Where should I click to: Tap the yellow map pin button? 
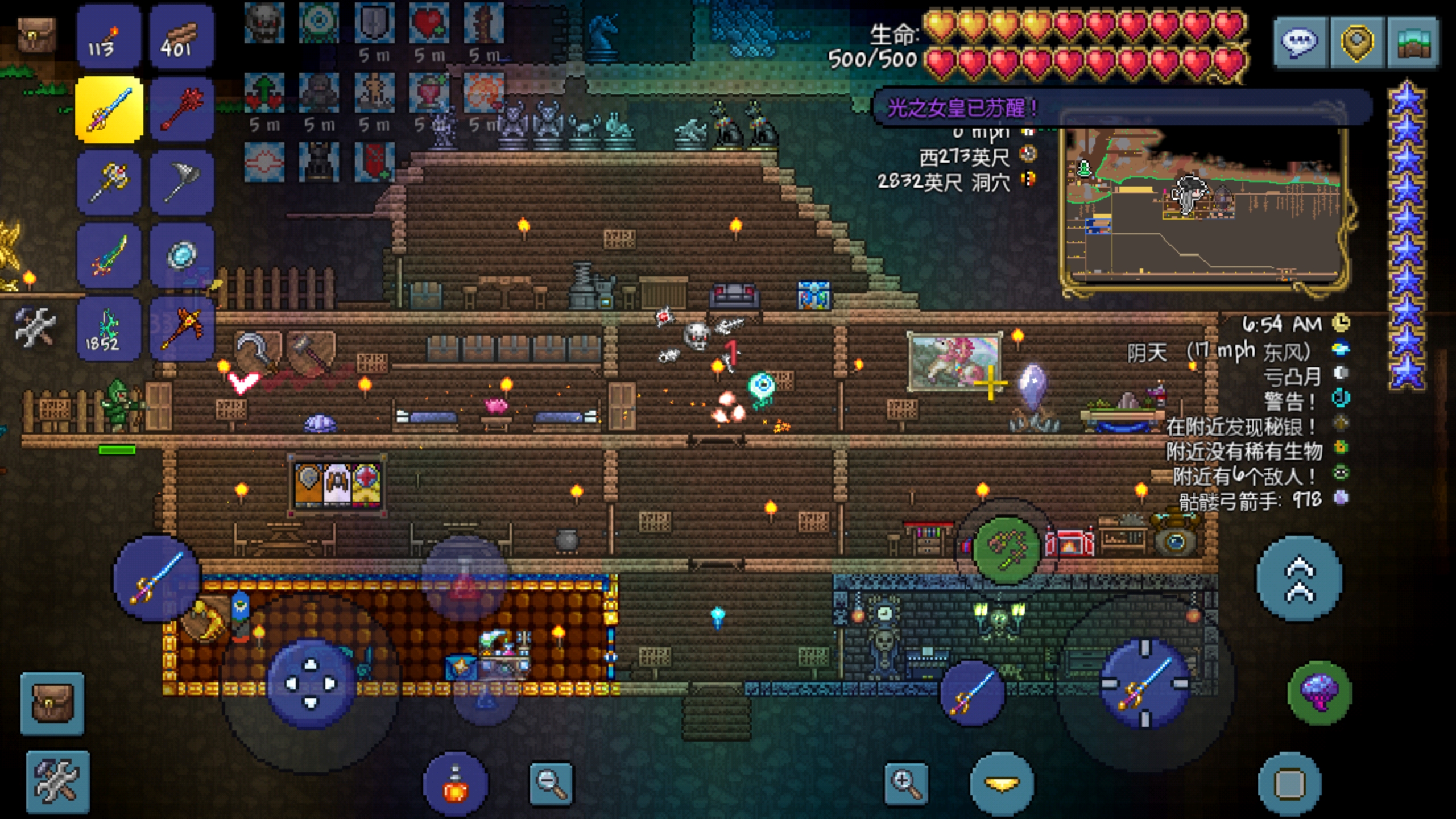tap(1357, 43)
